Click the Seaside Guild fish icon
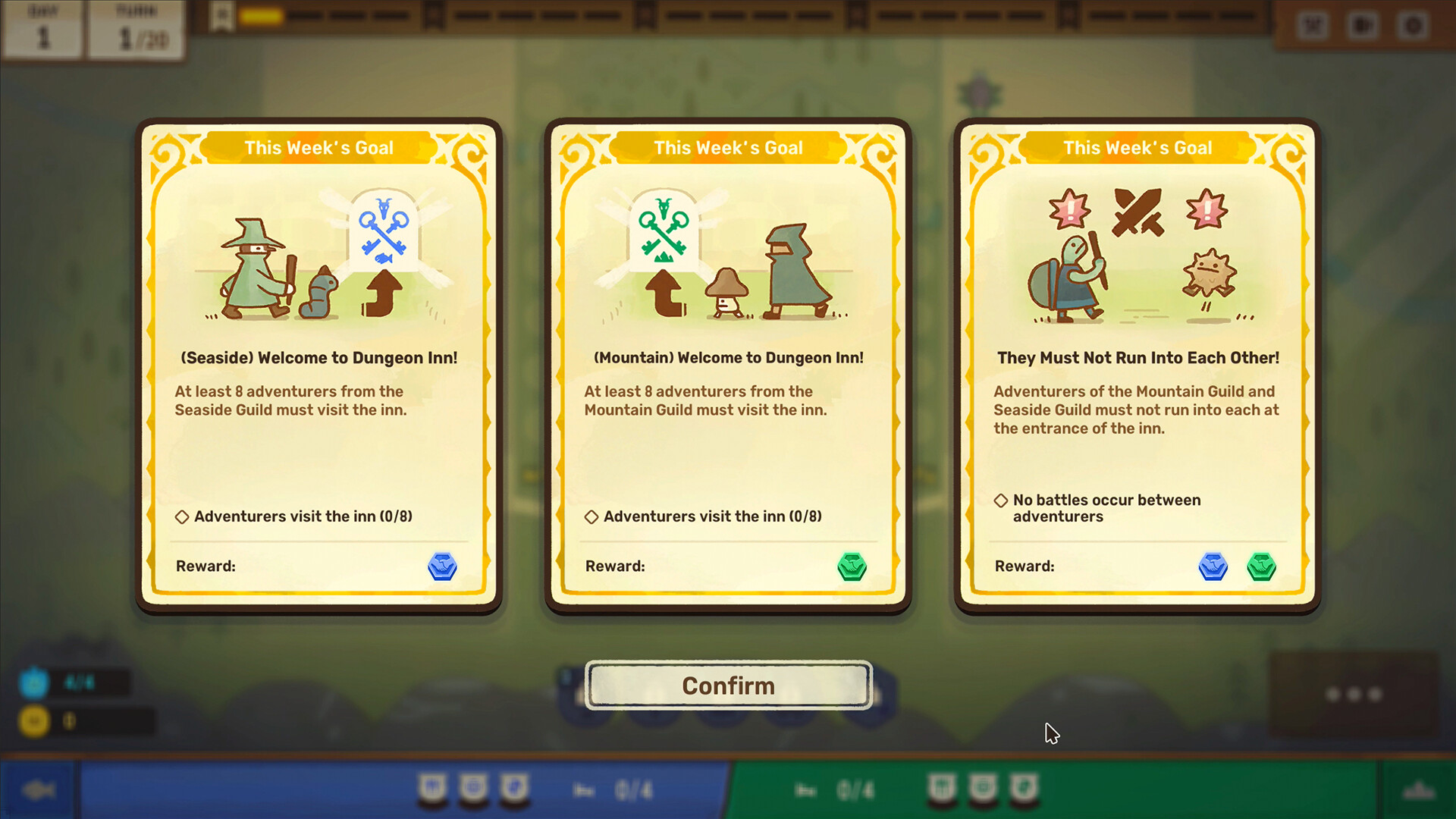The height and width of the screenshot is (819, 1456). (x=39, y=789)
